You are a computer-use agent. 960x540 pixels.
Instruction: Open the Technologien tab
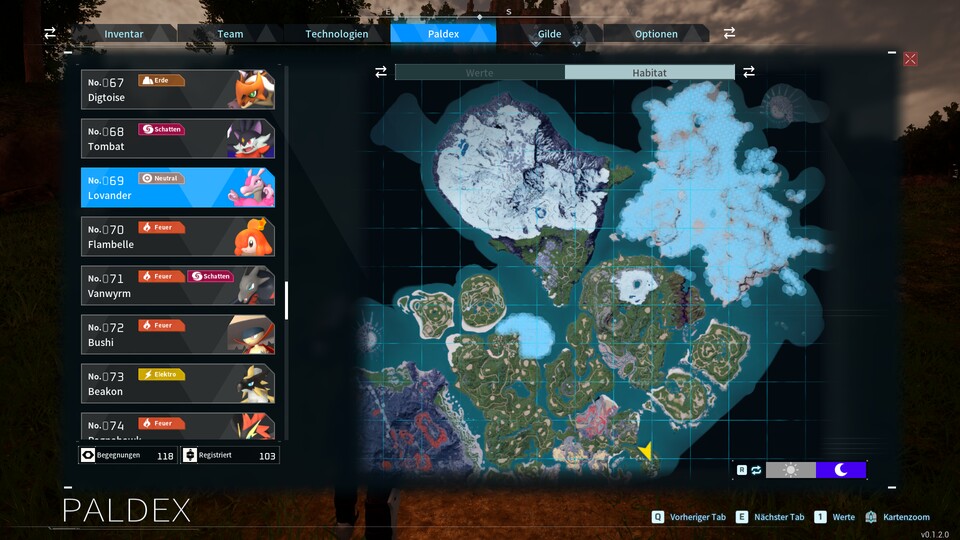click(x=337, y=34)
